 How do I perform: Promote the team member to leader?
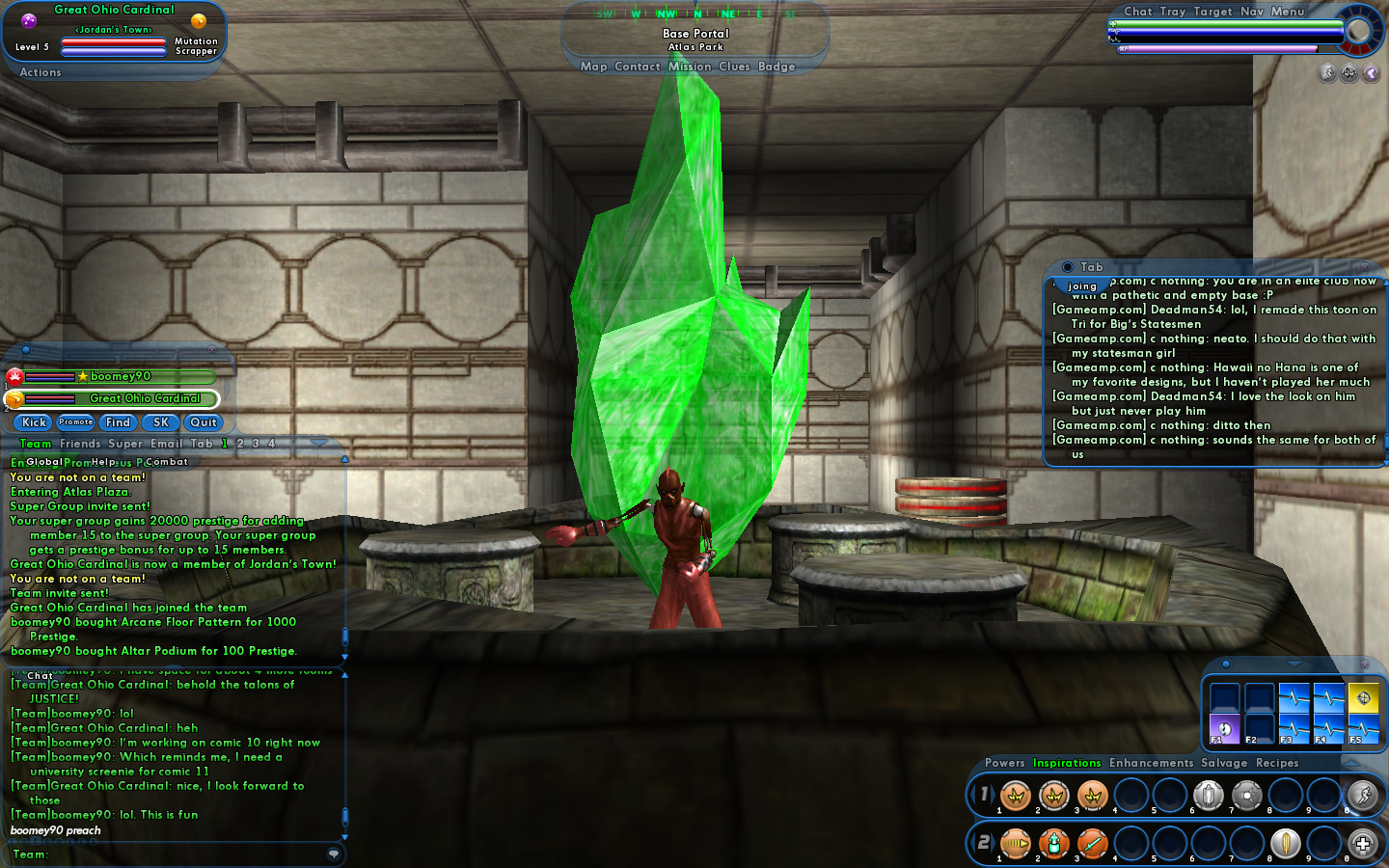tap(75, 422)
